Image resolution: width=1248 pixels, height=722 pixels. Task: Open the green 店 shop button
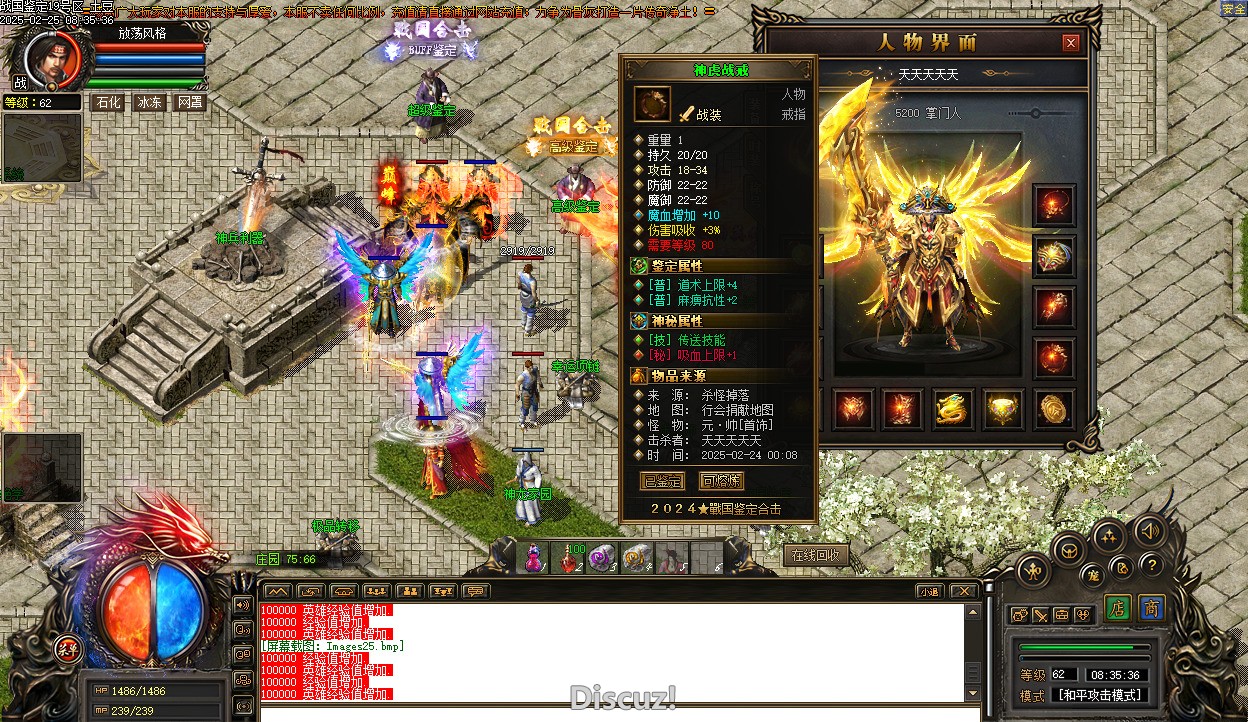pyautogui.click(x=1118, y=608)
